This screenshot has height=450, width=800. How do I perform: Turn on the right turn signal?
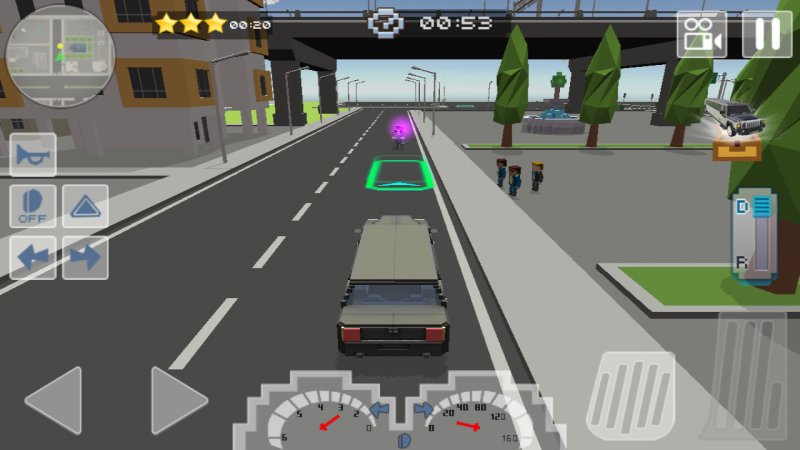[85, 257]
